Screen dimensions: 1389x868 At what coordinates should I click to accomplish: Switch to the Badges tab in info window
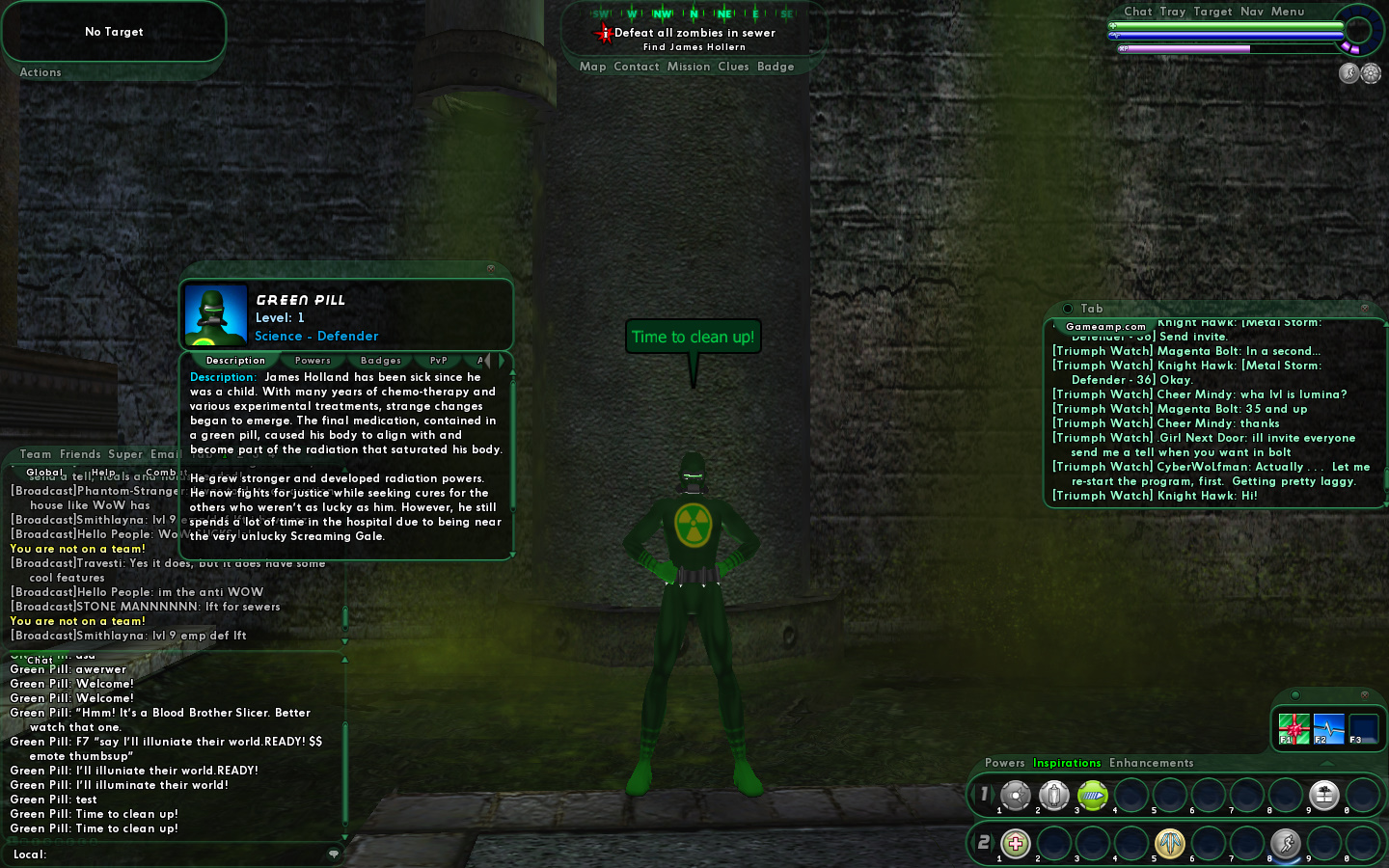tap(380, 361)
